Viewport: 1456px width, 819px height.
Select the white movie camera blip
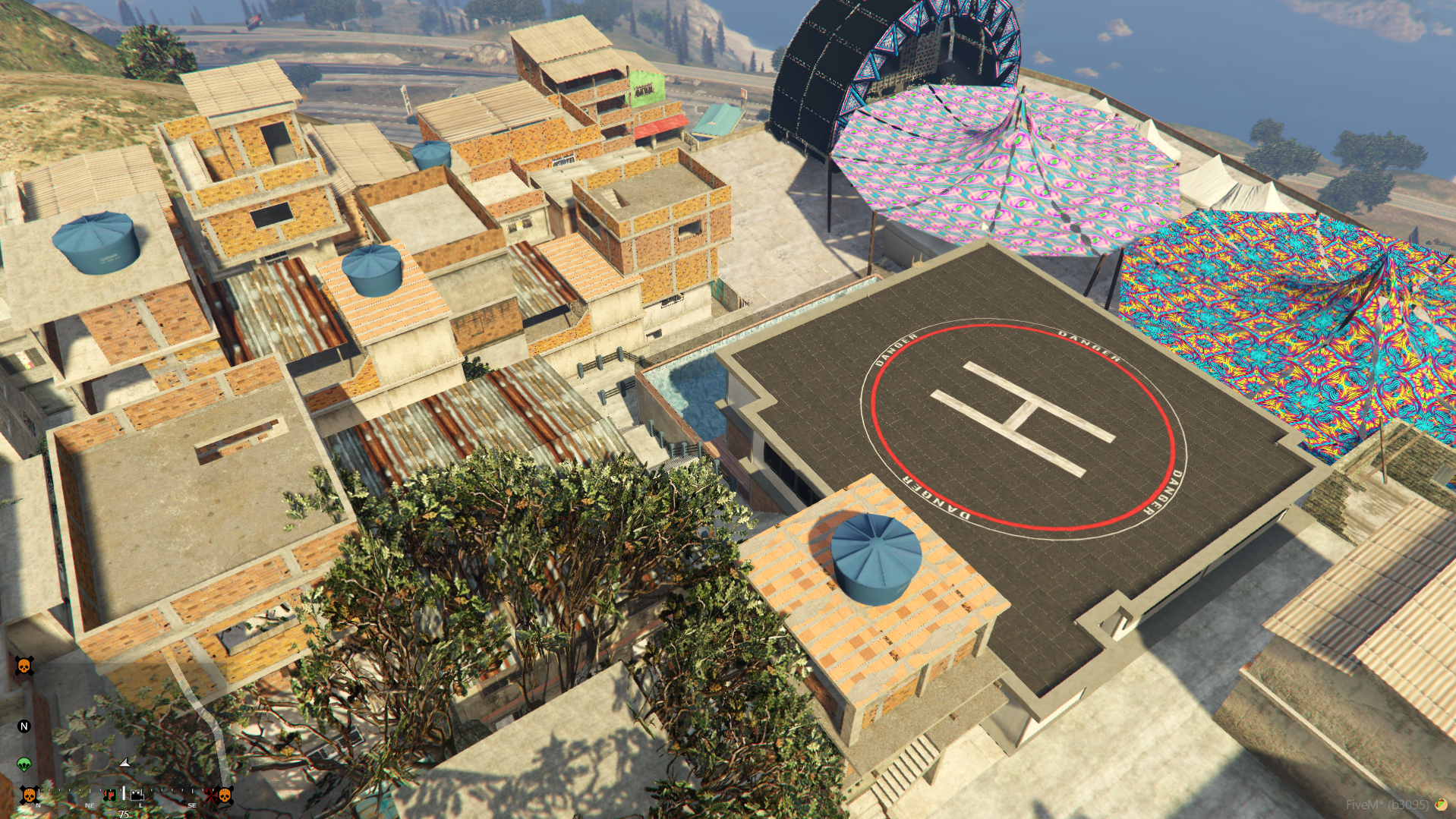click(137, 795)
